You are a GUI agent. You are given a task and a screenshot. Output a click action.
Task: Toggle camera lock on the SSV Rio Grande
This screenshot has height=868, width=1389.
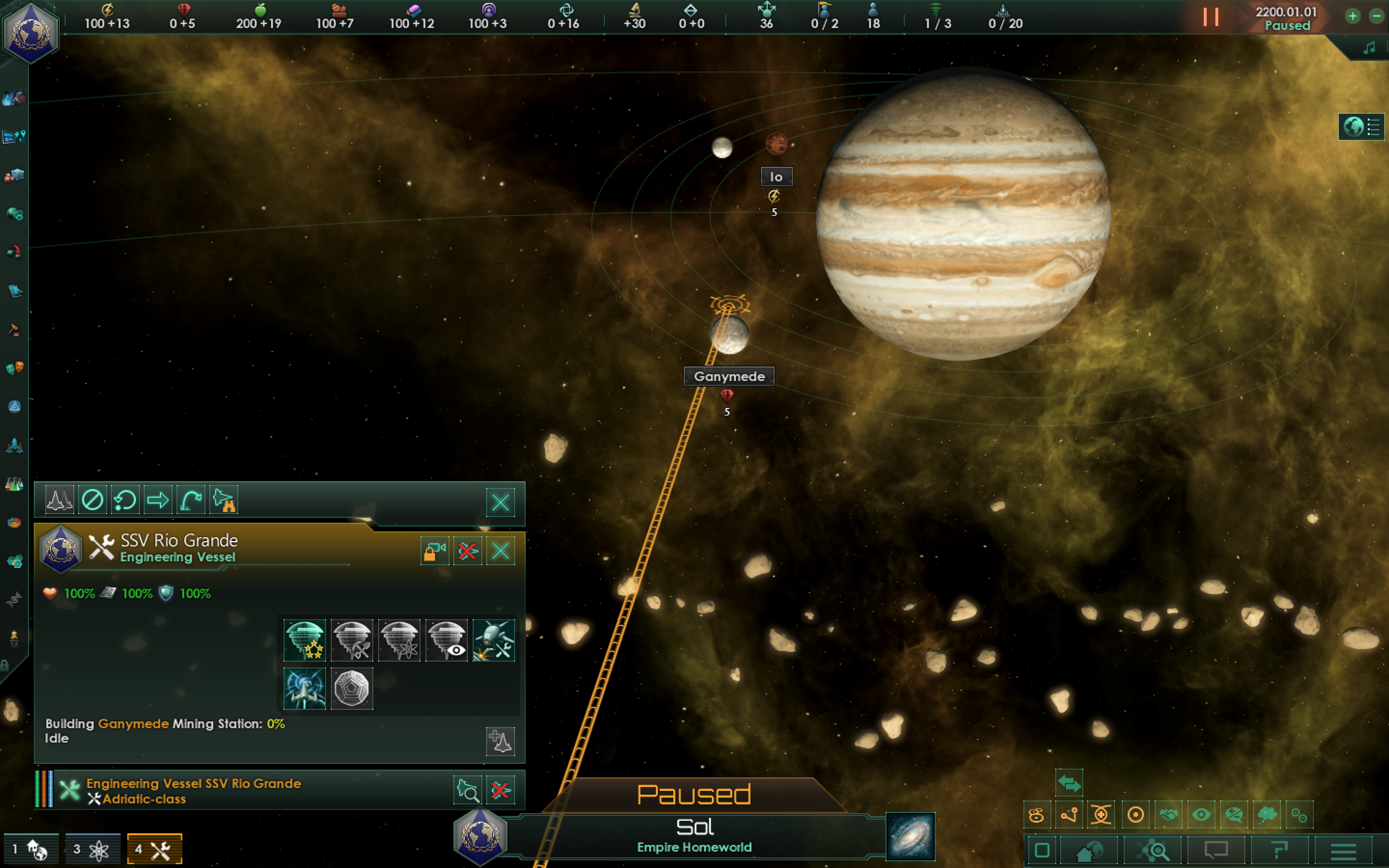click(x=435, y=551)
